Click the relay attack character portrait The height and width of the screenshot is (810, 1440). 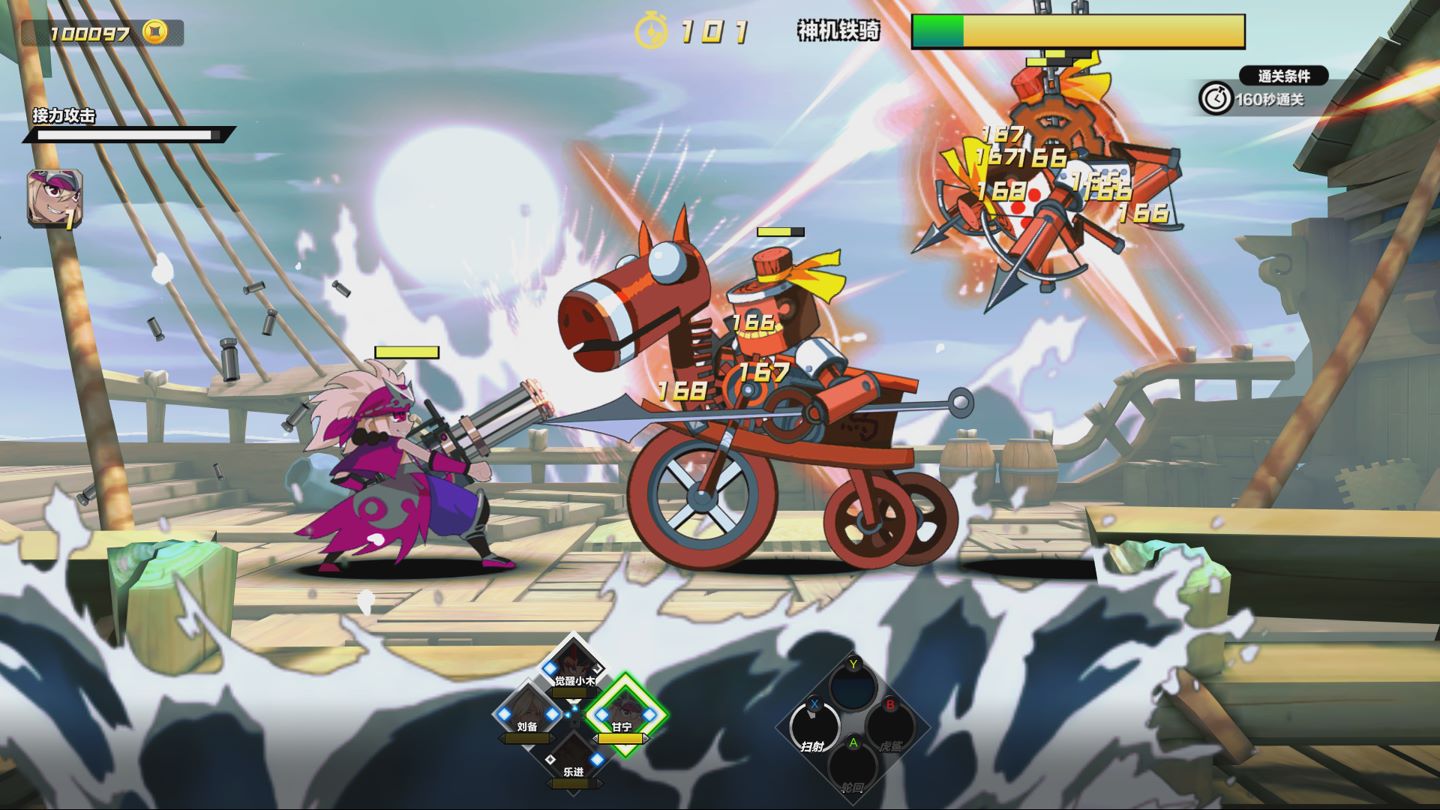coord(55,198)
